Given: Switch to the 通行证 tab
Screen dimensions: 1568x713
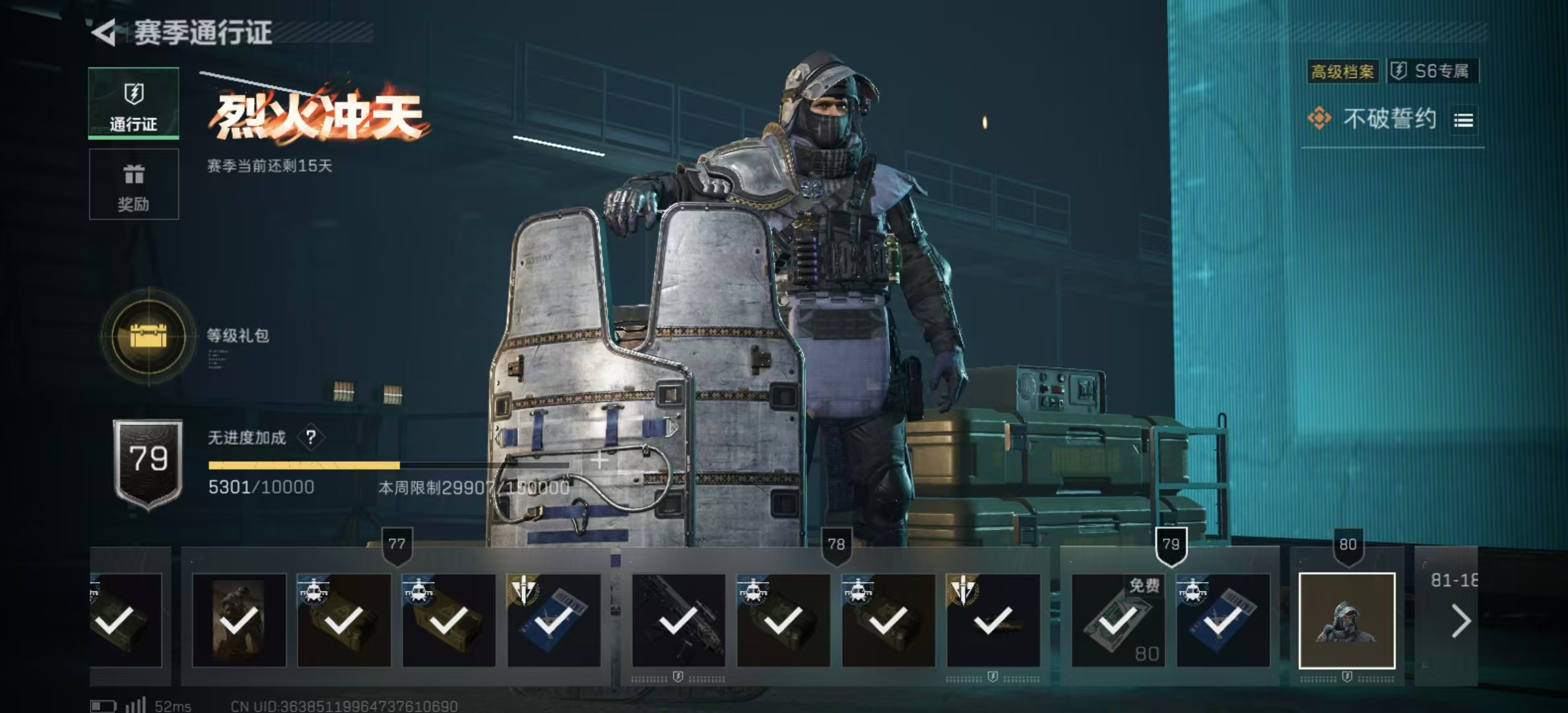Looking at the screenshot, I should [133, 104].
